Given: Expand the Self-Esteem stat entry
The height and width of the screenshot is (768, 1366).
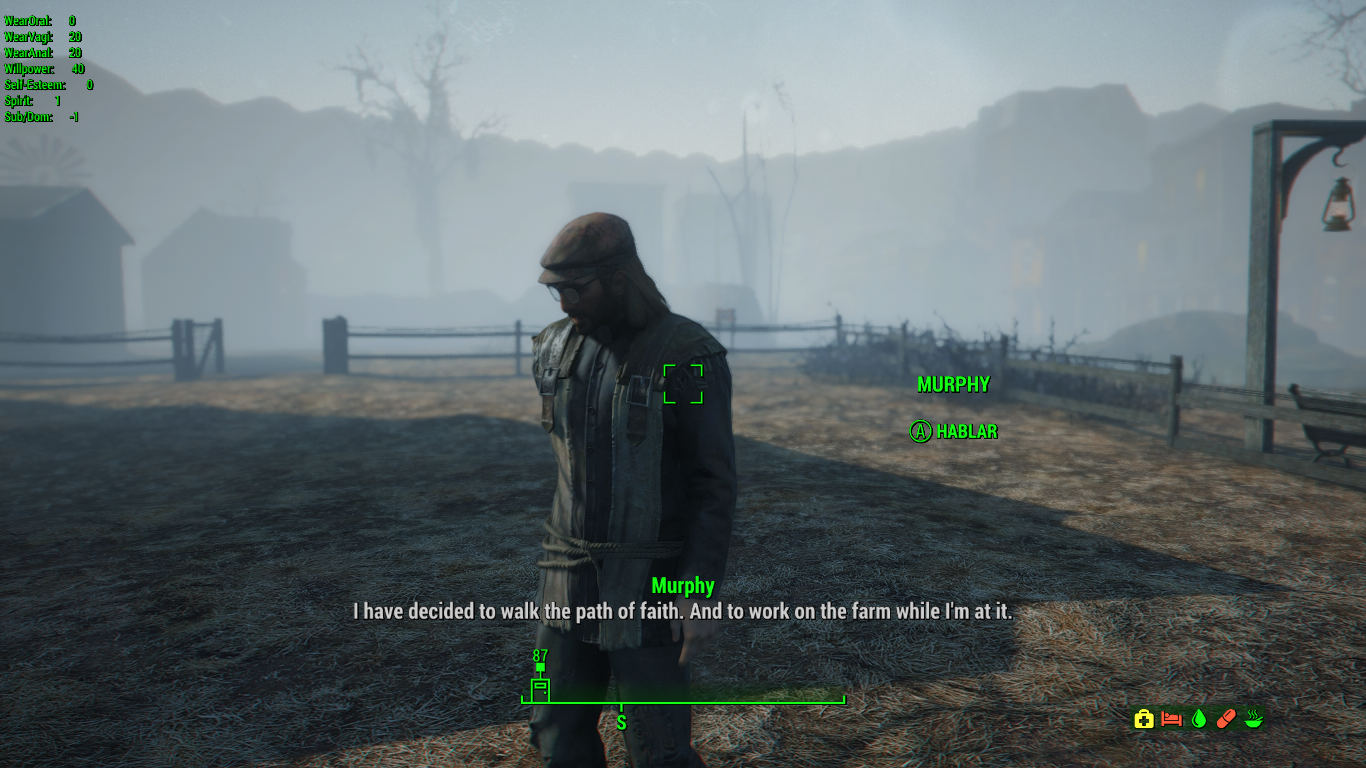Looking at the screenshot, I should [x=44, y=86].
